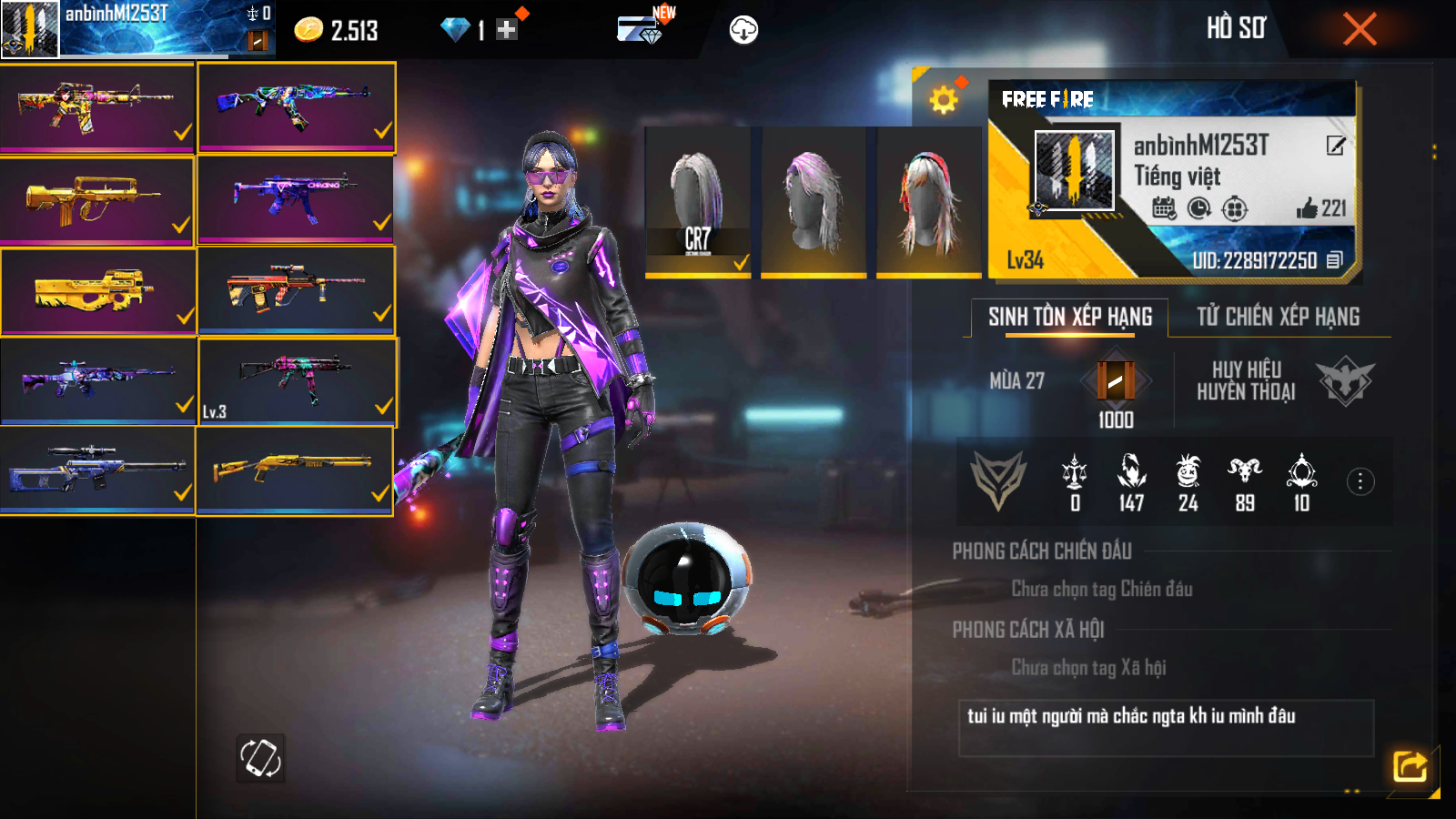Select the golden FAMAS weapon skin
The height and width of the screenshot is (819, 1456).
click(96, 200)
